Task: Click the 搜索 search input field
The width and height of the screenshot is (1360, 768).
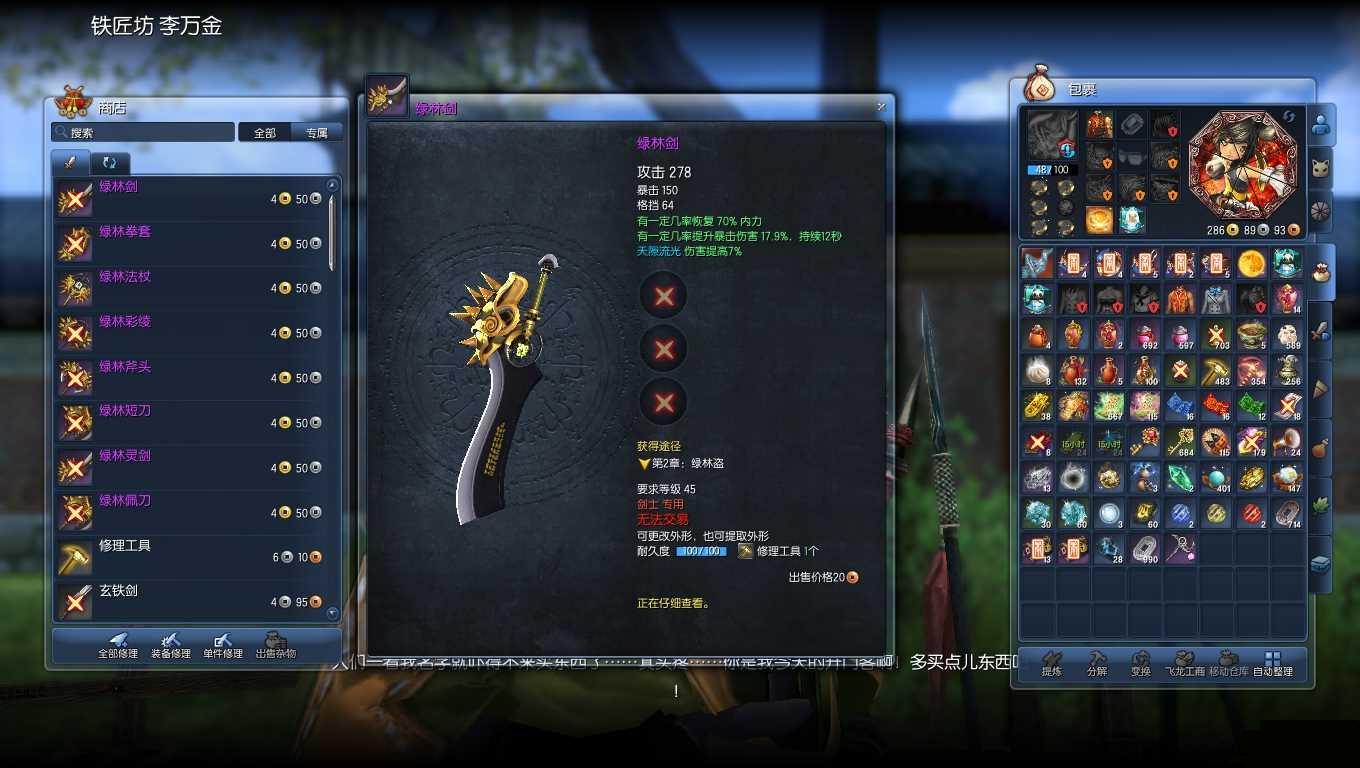Action: pos(142,131)
